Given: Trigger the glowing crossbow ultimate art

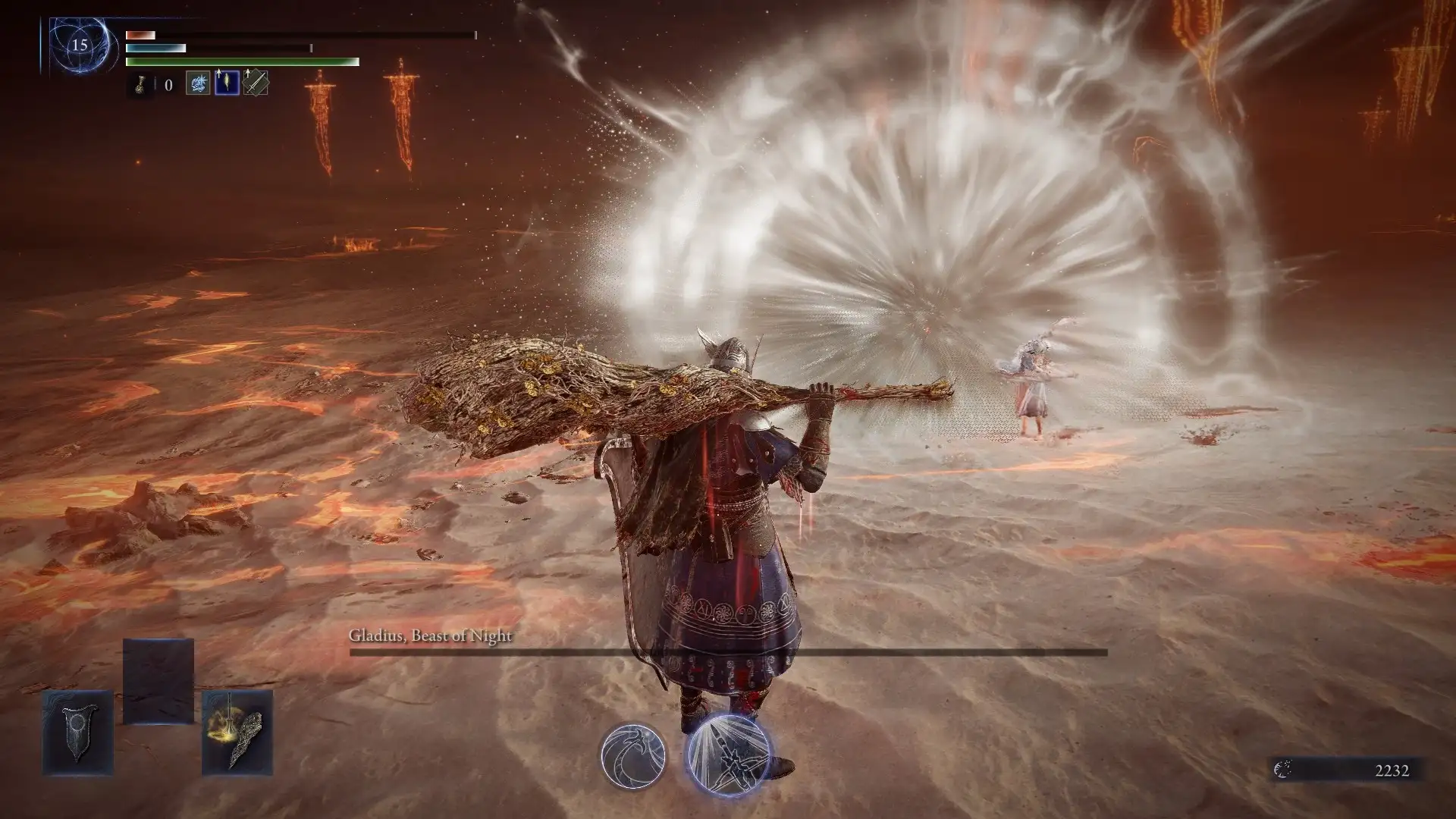Looking at the screenshot, I should [727, 755].
